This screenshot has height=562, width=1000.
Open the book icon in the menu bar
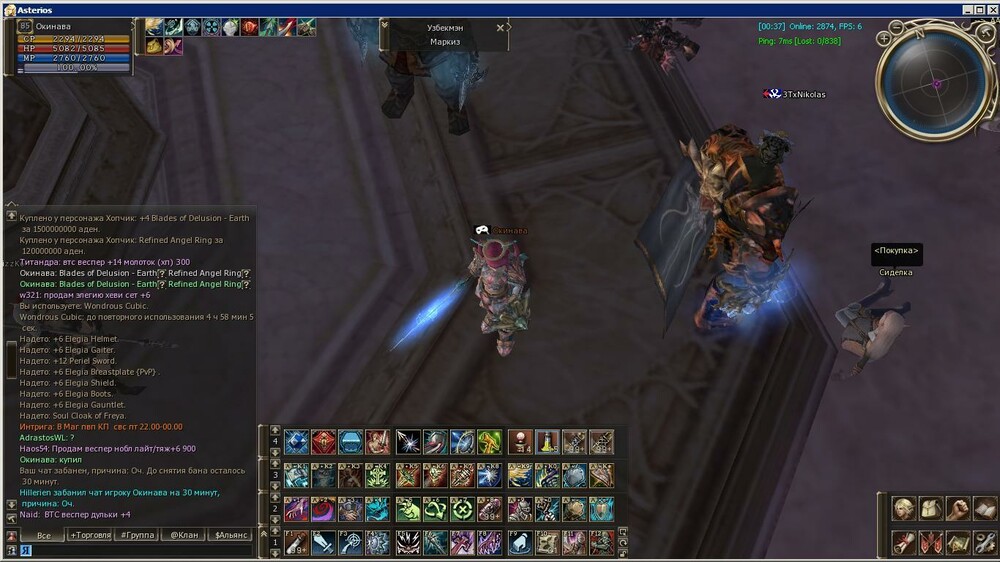(x=985, y=509)
